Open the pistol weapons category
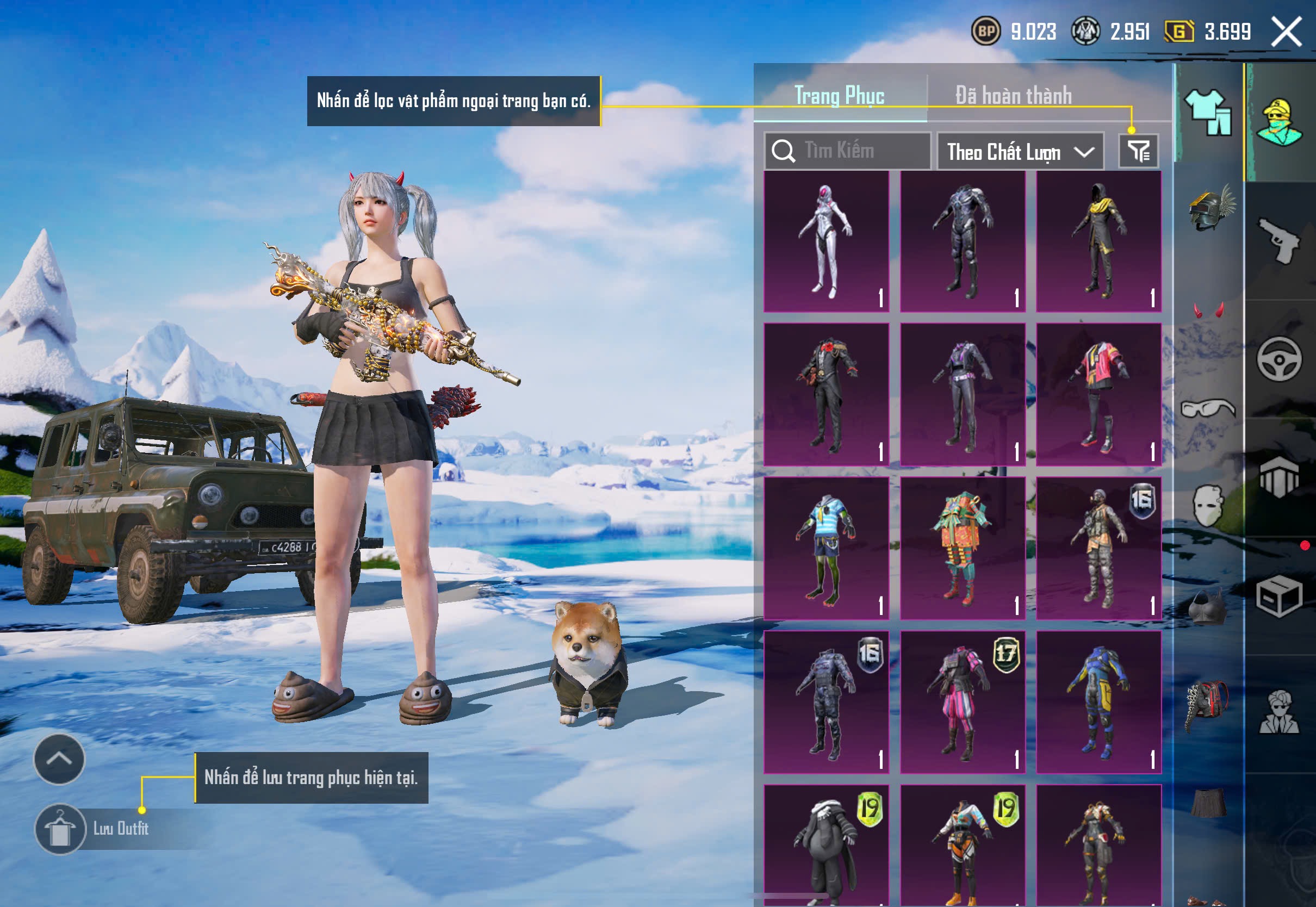Screen dimensions: 1316x907 pos(1279,240)
